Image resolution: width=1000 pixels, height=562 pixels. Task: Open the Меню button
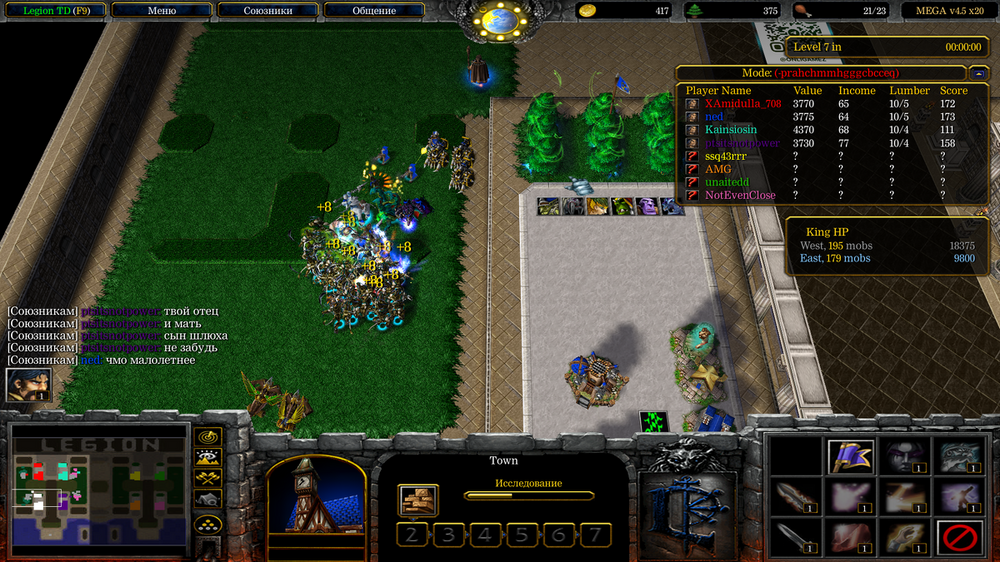click(x=161, y=11)
